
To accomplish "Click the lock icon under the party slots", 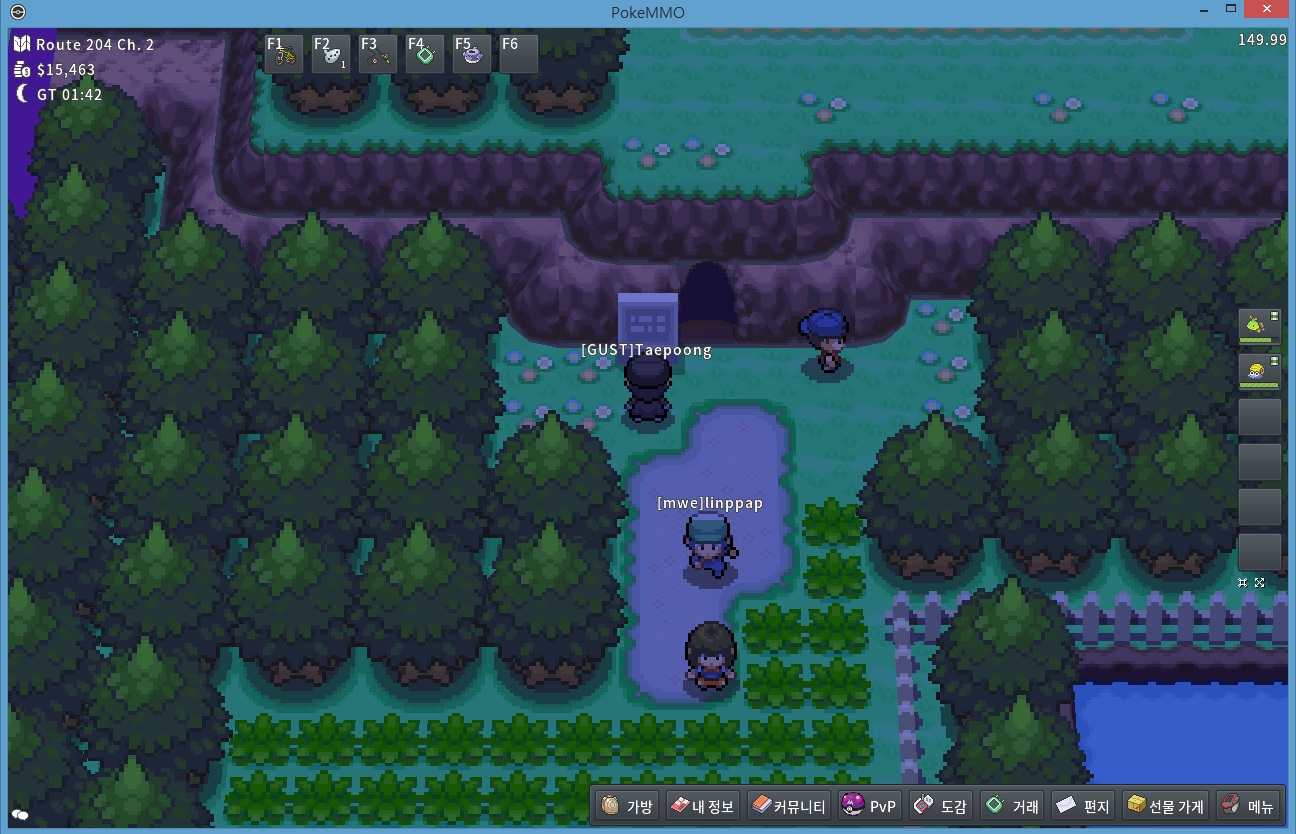I will click(x=1243, y=582).
